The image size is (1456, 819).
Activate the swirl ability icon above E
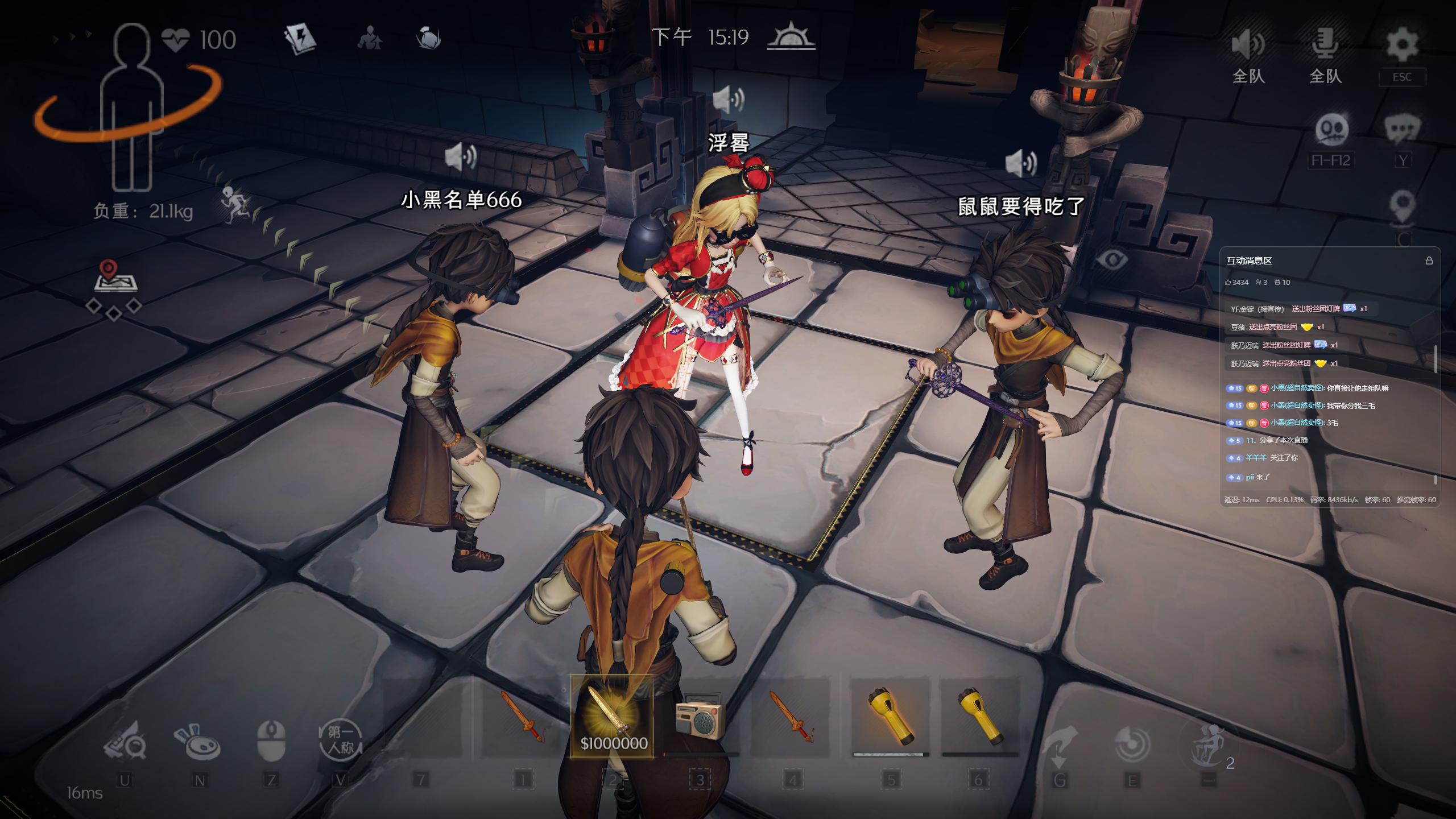pos(1132,744)
